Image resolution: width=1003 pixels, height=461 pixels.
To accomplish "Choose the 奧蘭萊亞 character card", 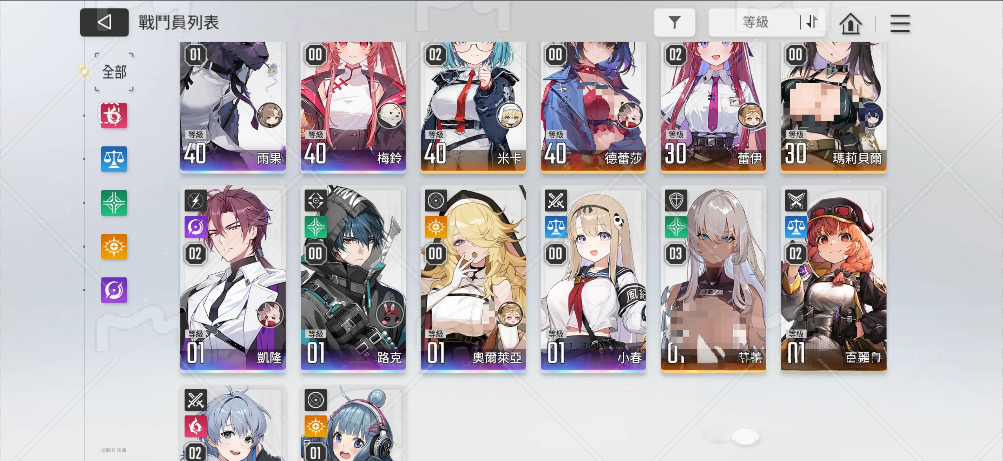I will (473, 278).
